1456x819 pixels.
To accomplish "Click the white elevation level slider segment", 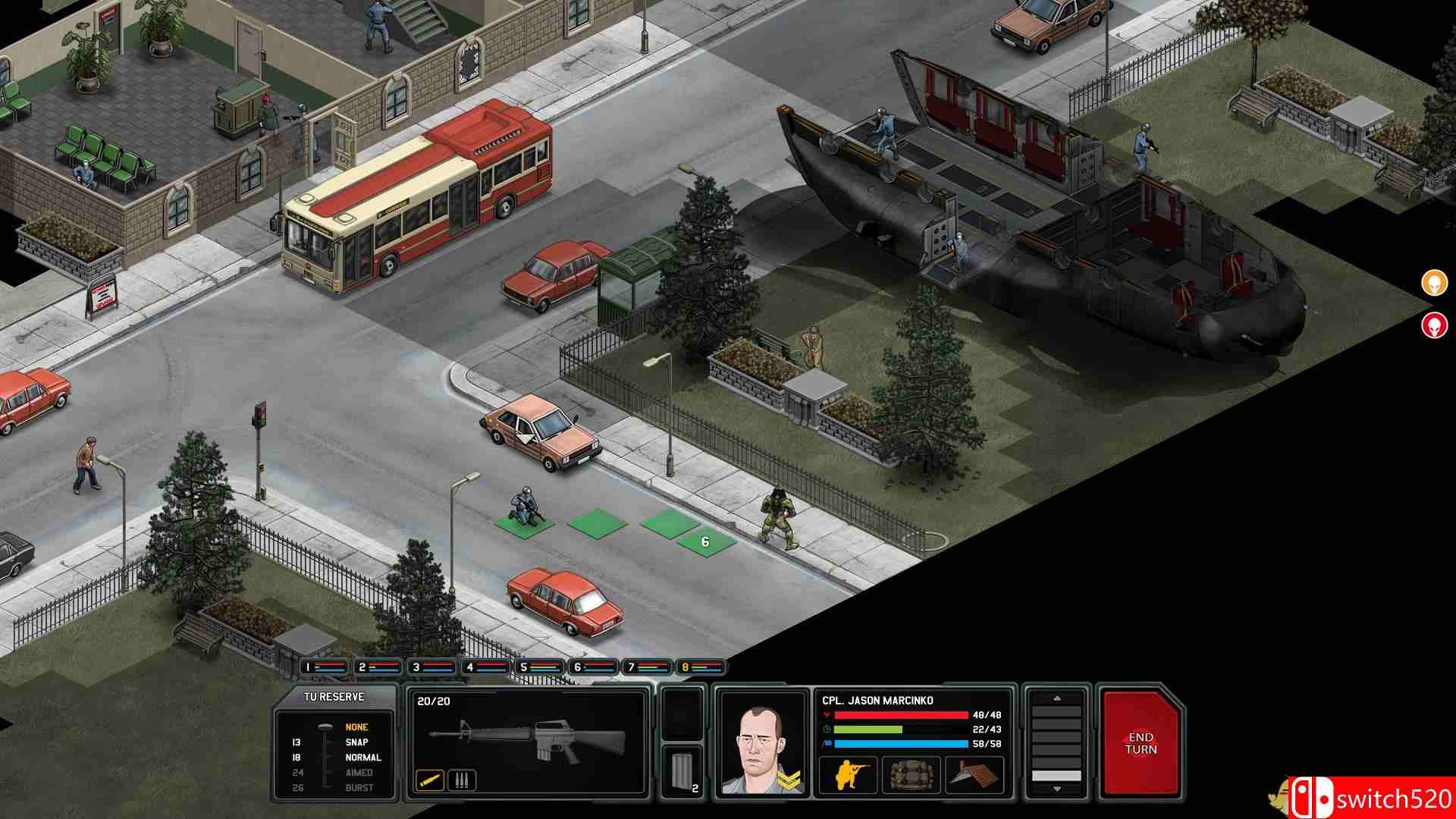I will (x=1057, y=775).
